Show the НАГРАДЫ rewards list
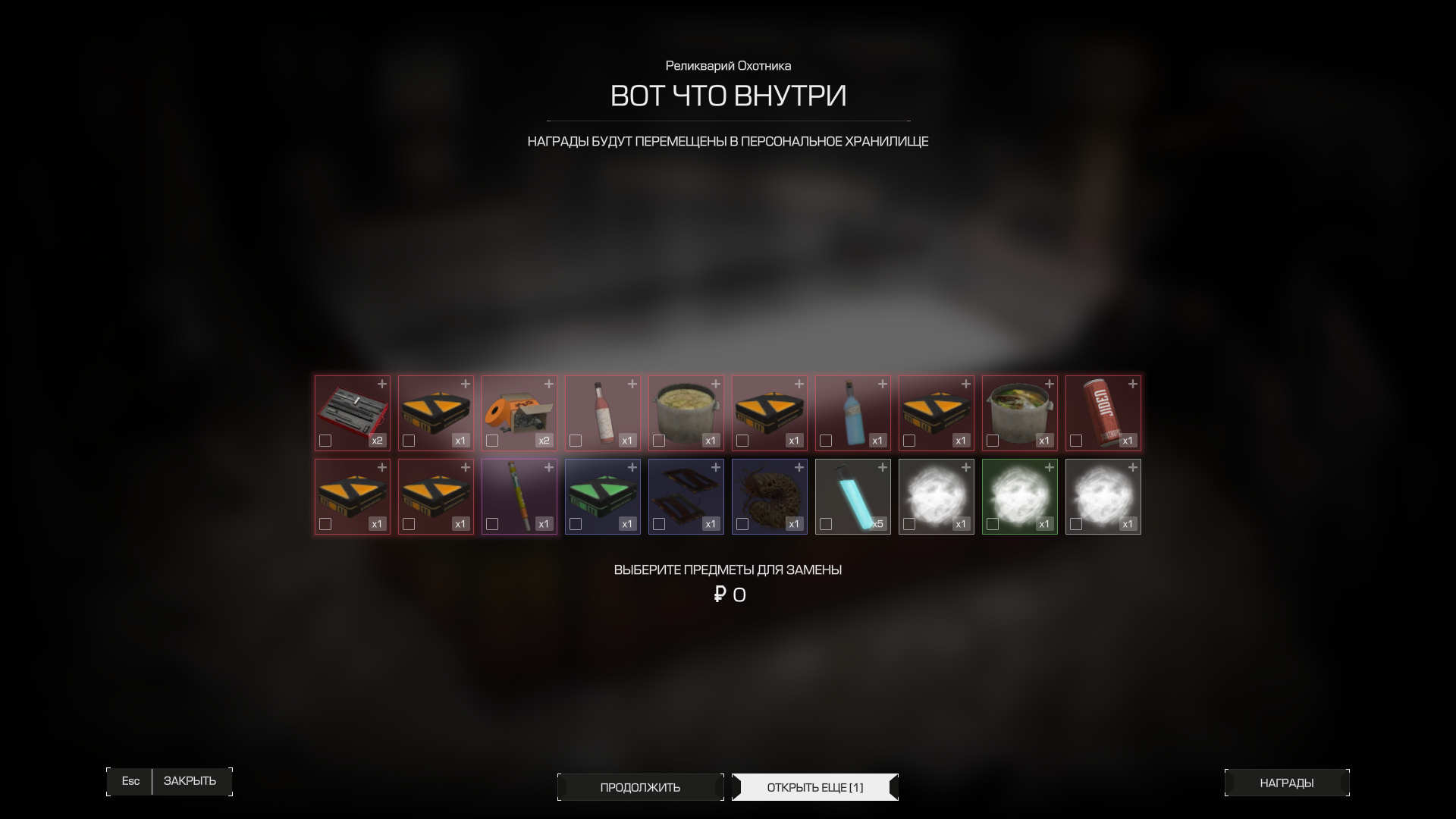This screenshot has height=819, width=1456. [x=1286, y=783]
